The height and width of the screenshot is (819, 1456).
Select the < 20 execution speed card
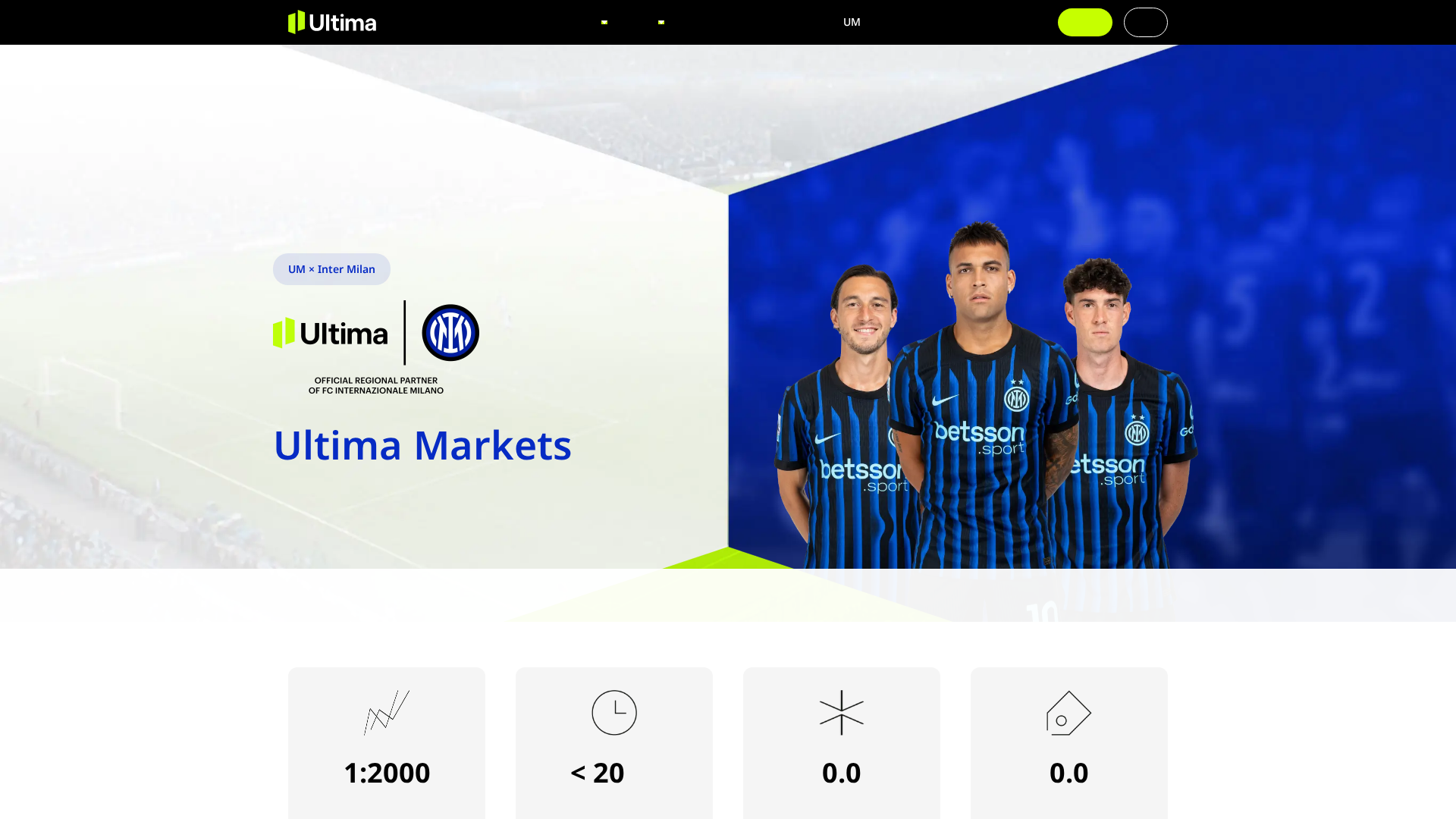[613, 743]
